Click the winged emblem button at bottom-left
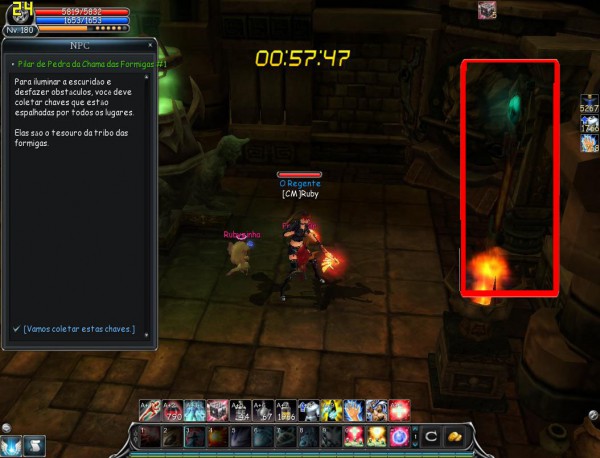 (x=12, y=445)
